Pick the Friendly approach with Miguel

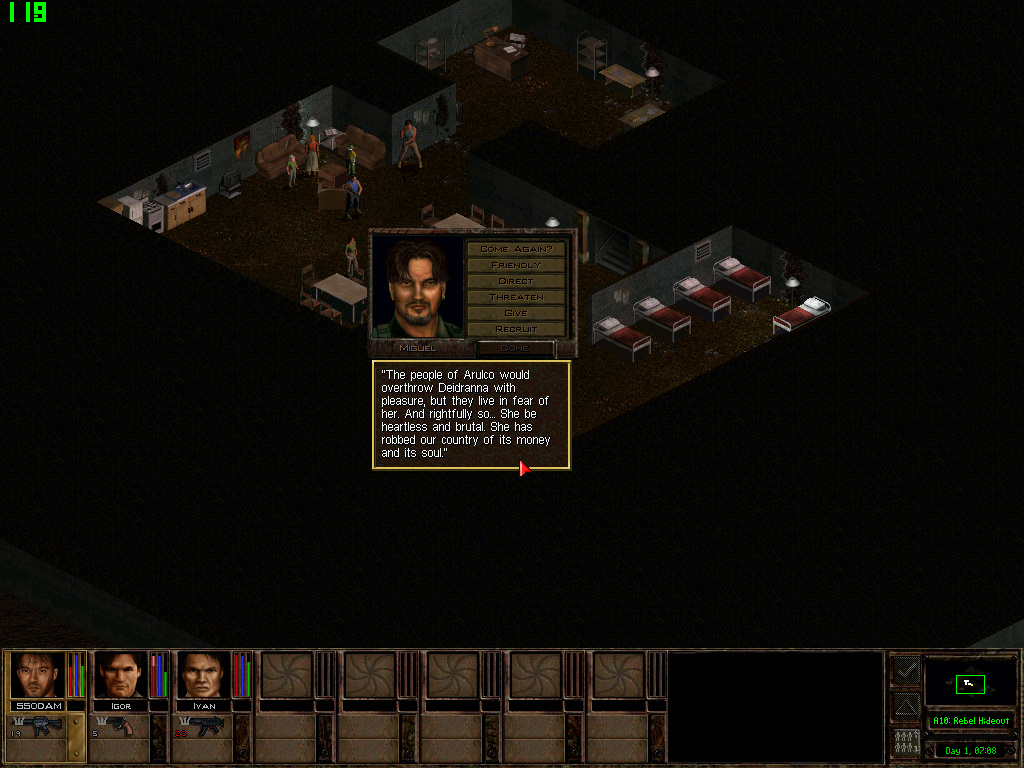[516, 265]
